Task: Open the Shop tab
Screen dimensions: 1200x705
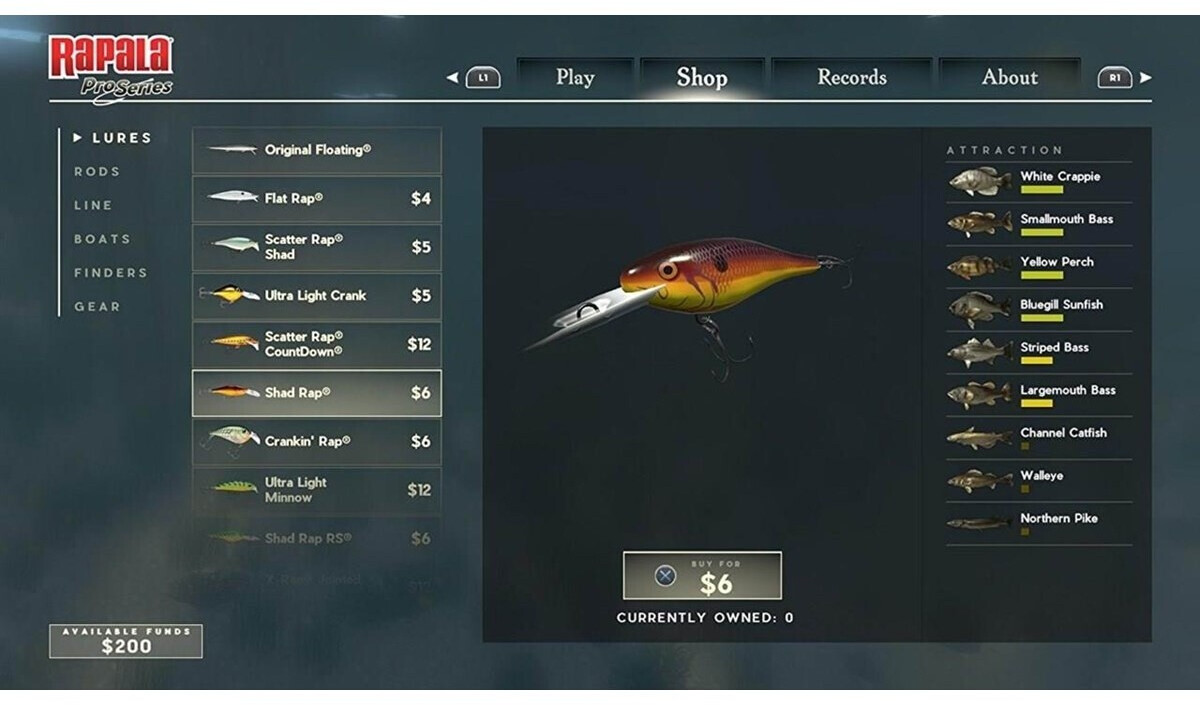Action: pos(702,77)
